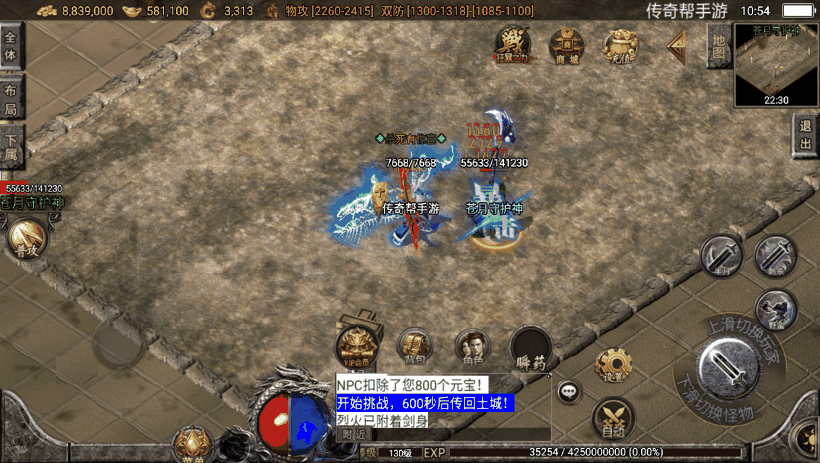Open the 角色 character sheet
The width and height of the screenshot is (820, 463).
(472, 346)
